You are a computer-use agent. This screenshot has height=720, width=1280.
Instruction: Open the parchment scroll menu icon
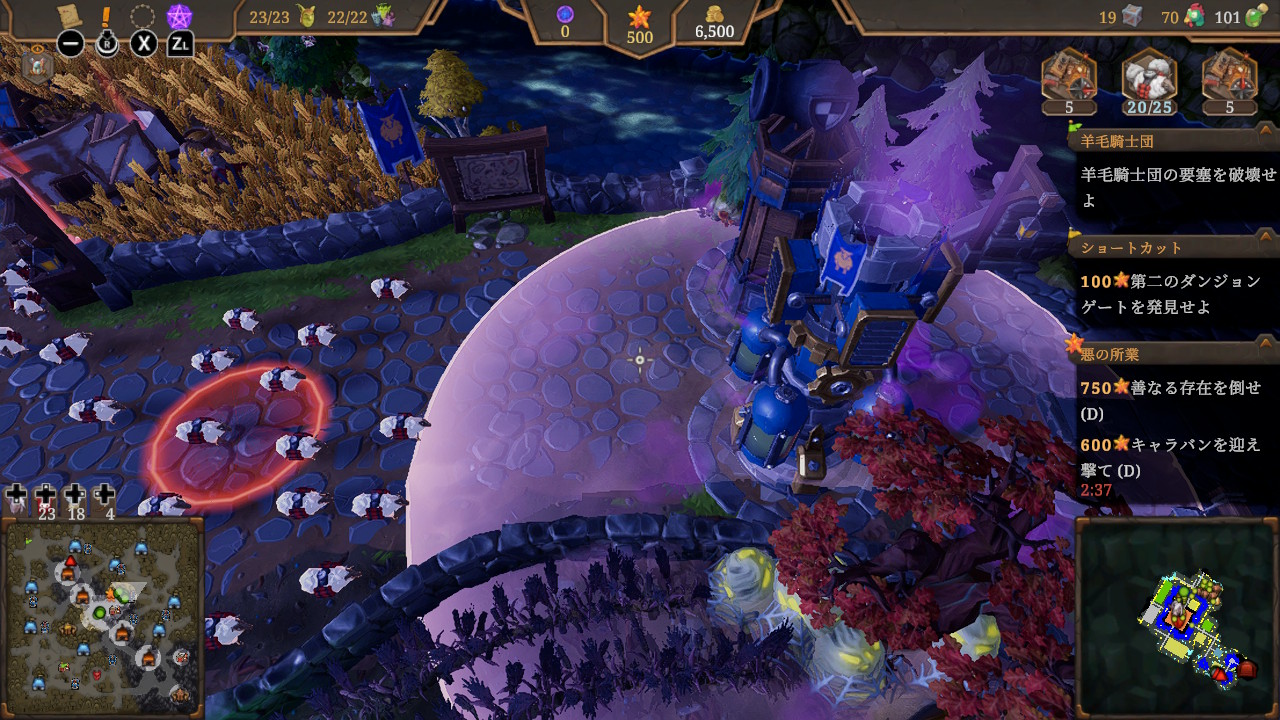click(70, 16)
